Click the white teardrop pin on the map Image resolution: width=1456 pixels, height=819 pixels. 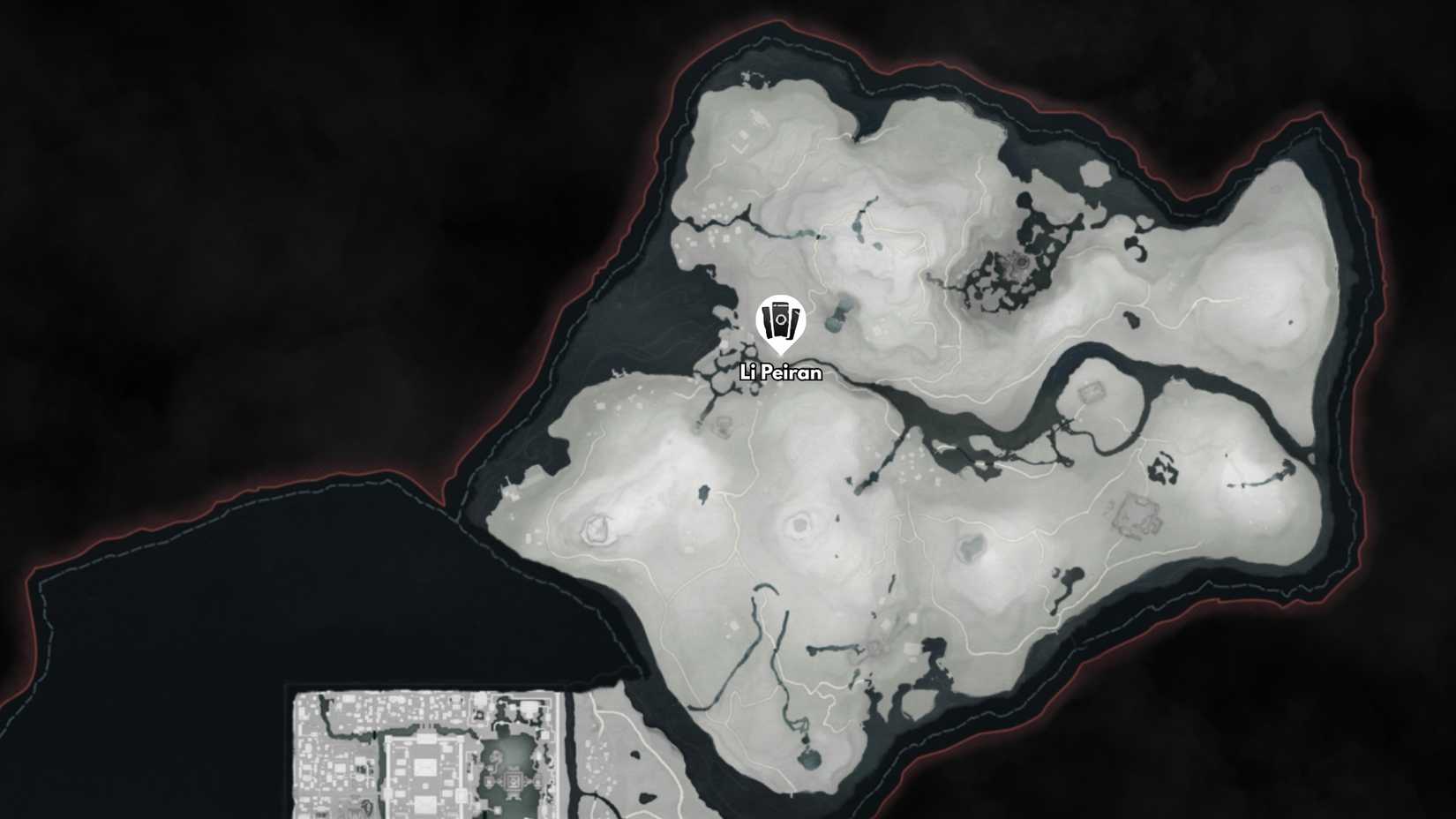click(x=779, y=327)
